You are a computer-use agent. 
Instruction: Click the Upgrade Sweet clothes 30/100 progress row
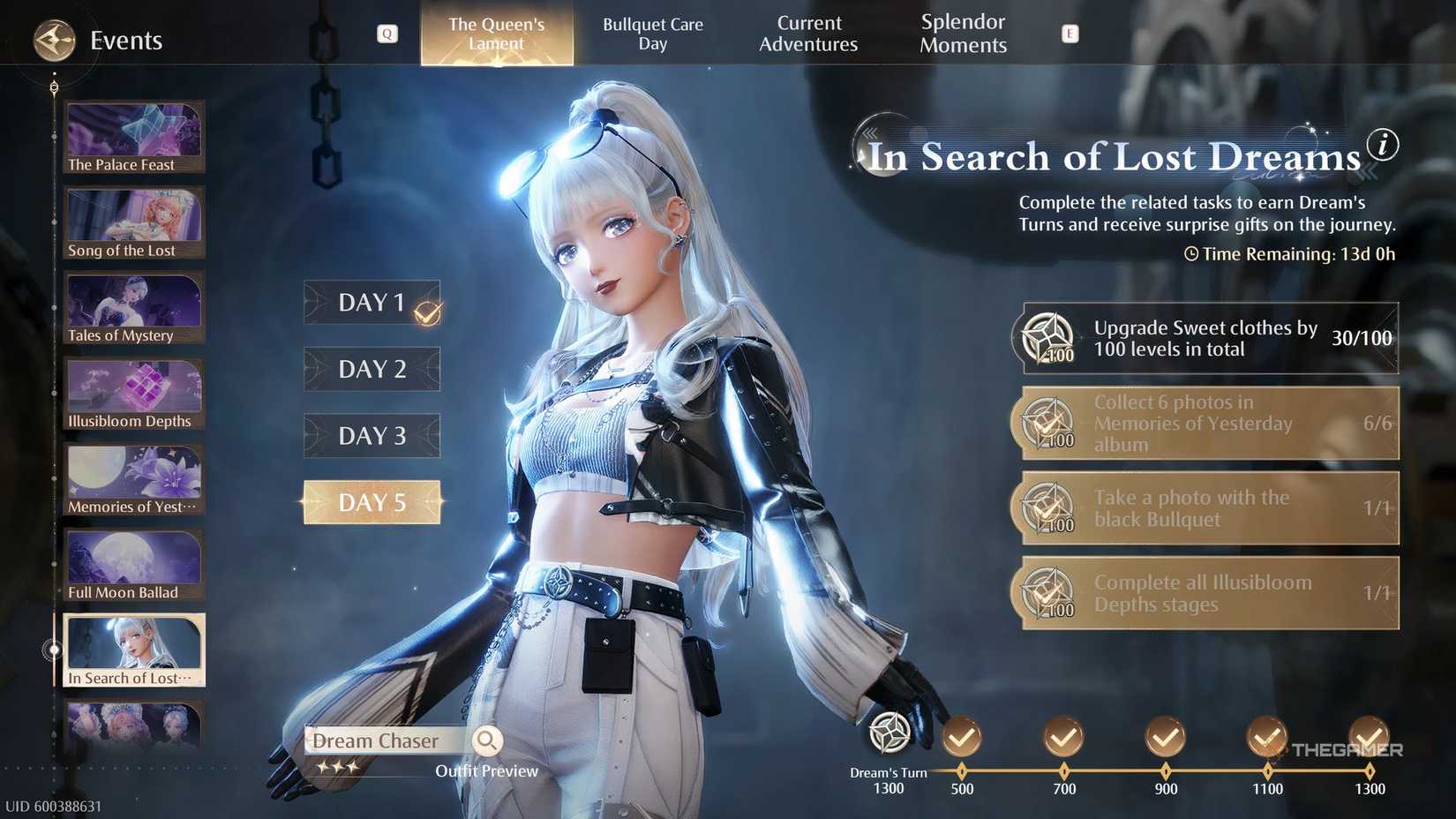click(1207, 338)
